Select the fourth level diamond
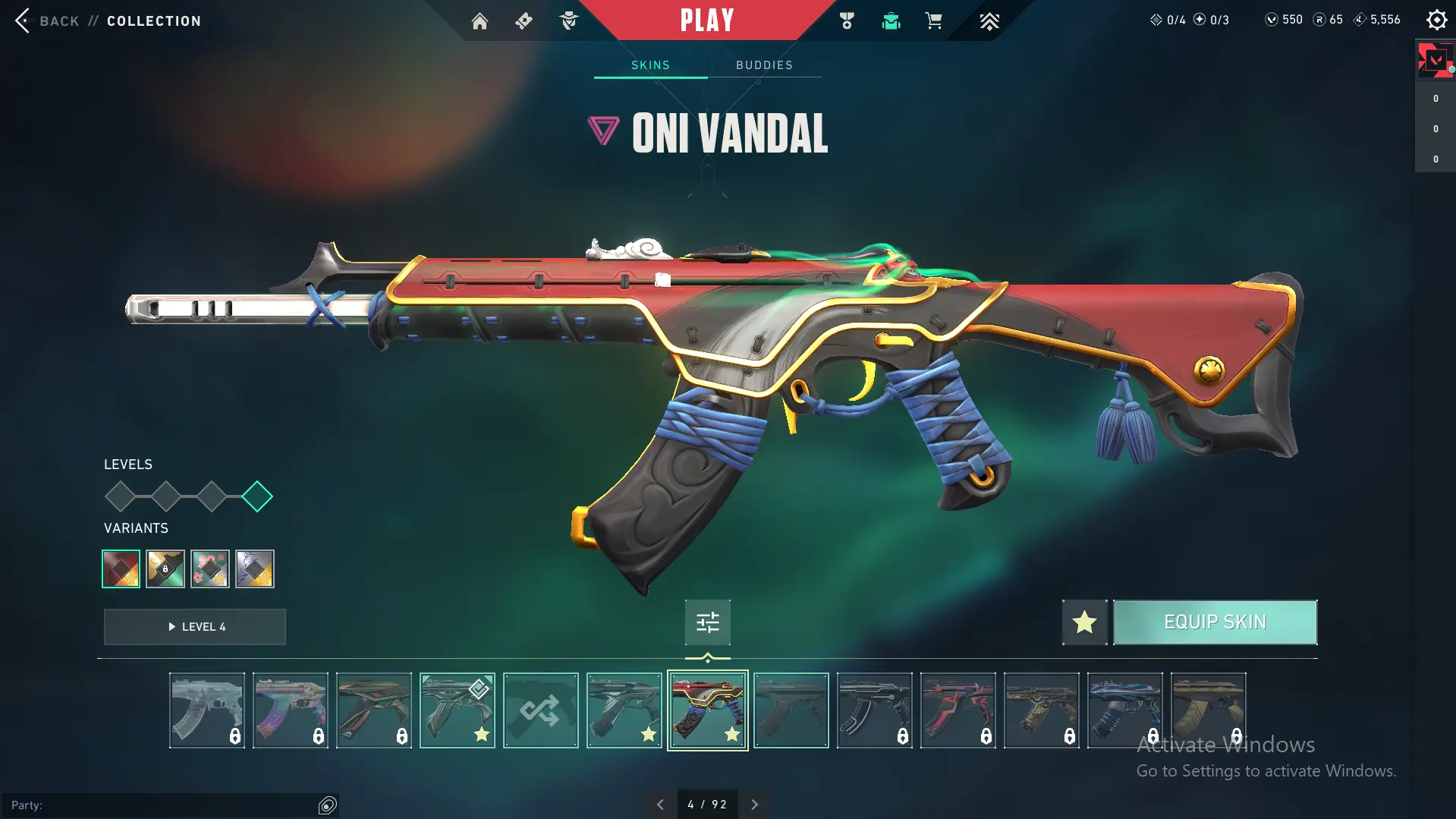Screen dimensions: 1456x819 [257, 497]
